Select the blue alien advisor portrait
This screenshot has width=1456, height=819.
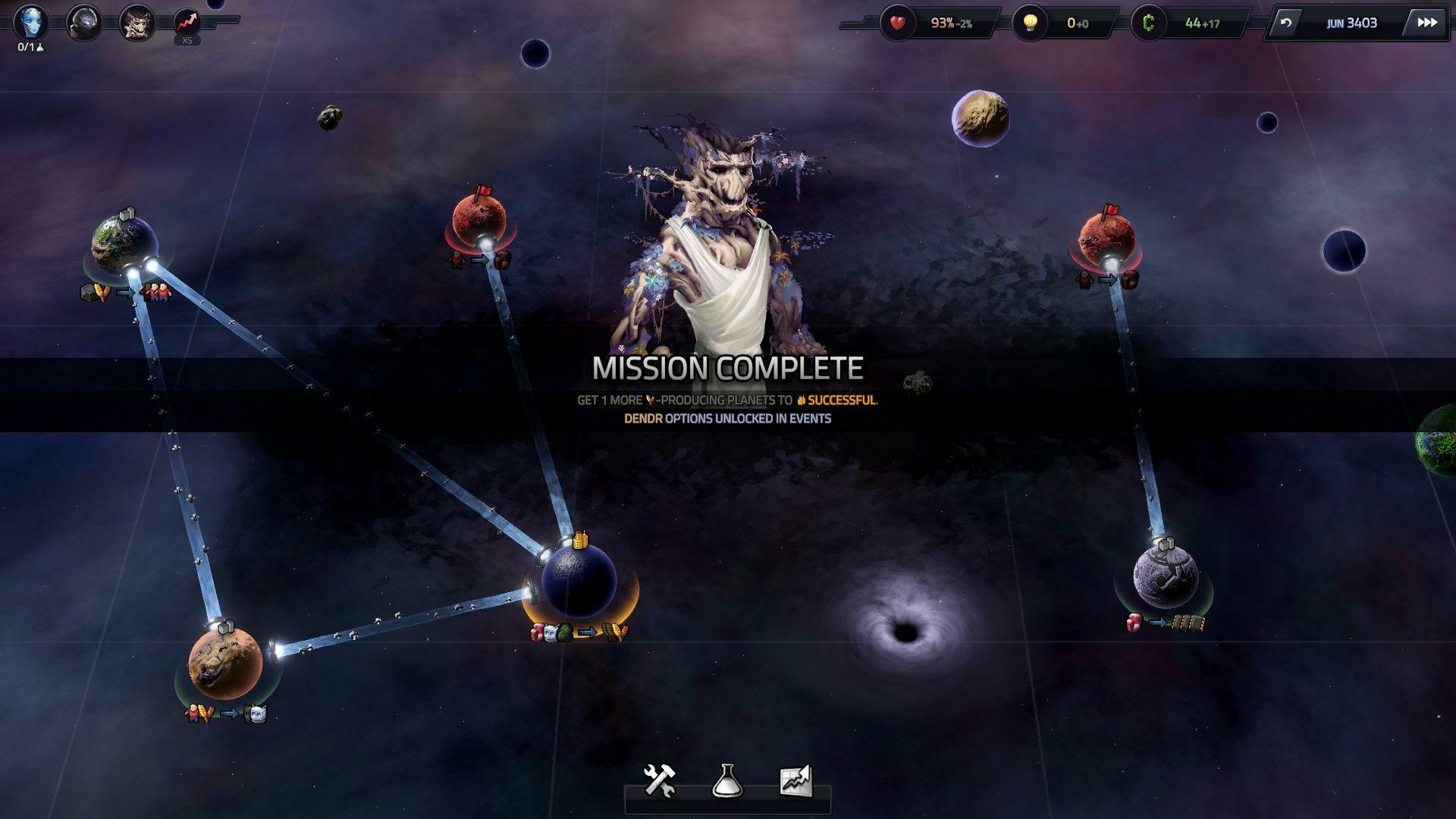pyautogui.click(x=32, y=22)
